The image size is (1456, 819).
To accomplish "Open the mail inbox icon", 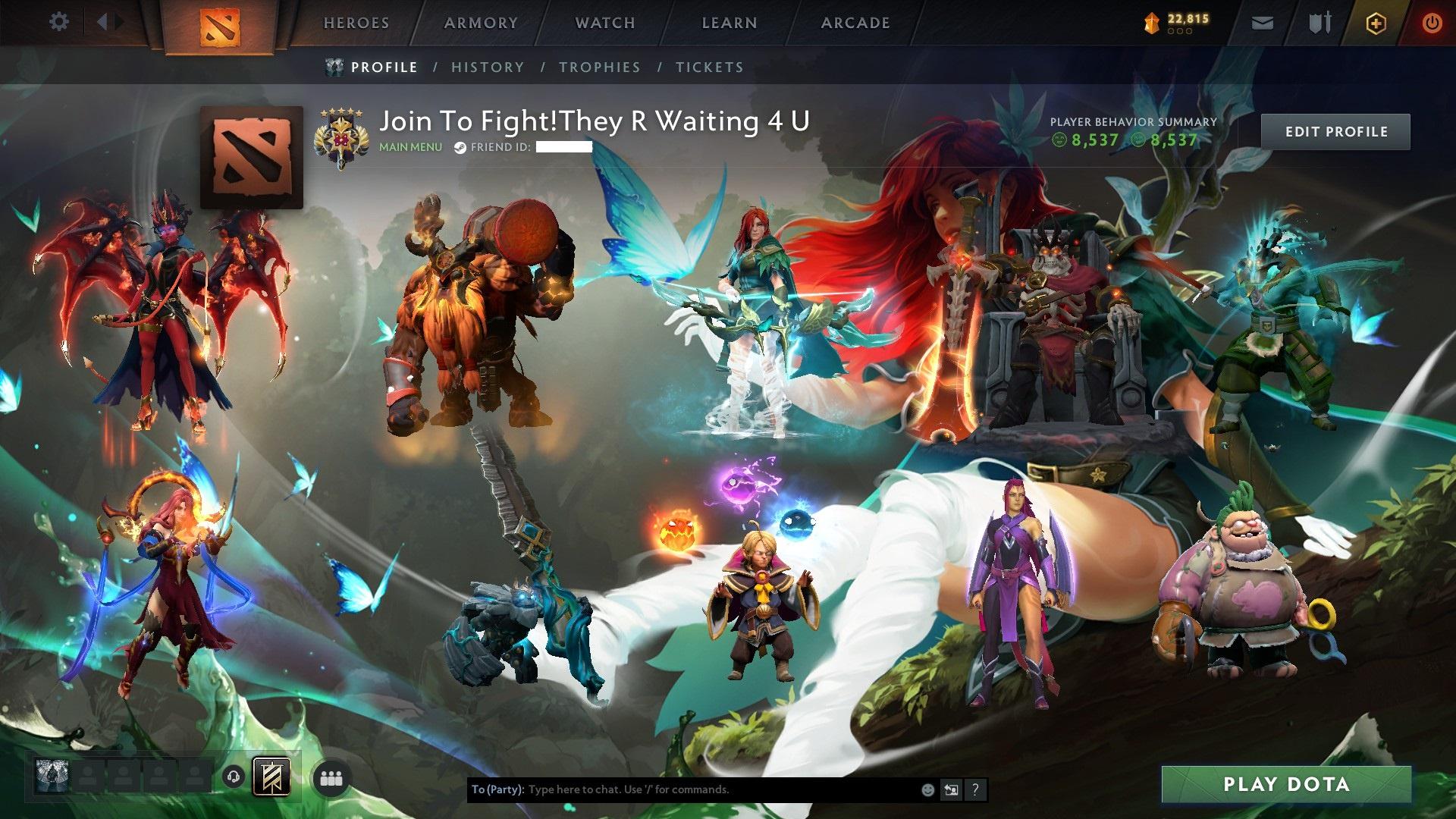I will click(1261, 22).
